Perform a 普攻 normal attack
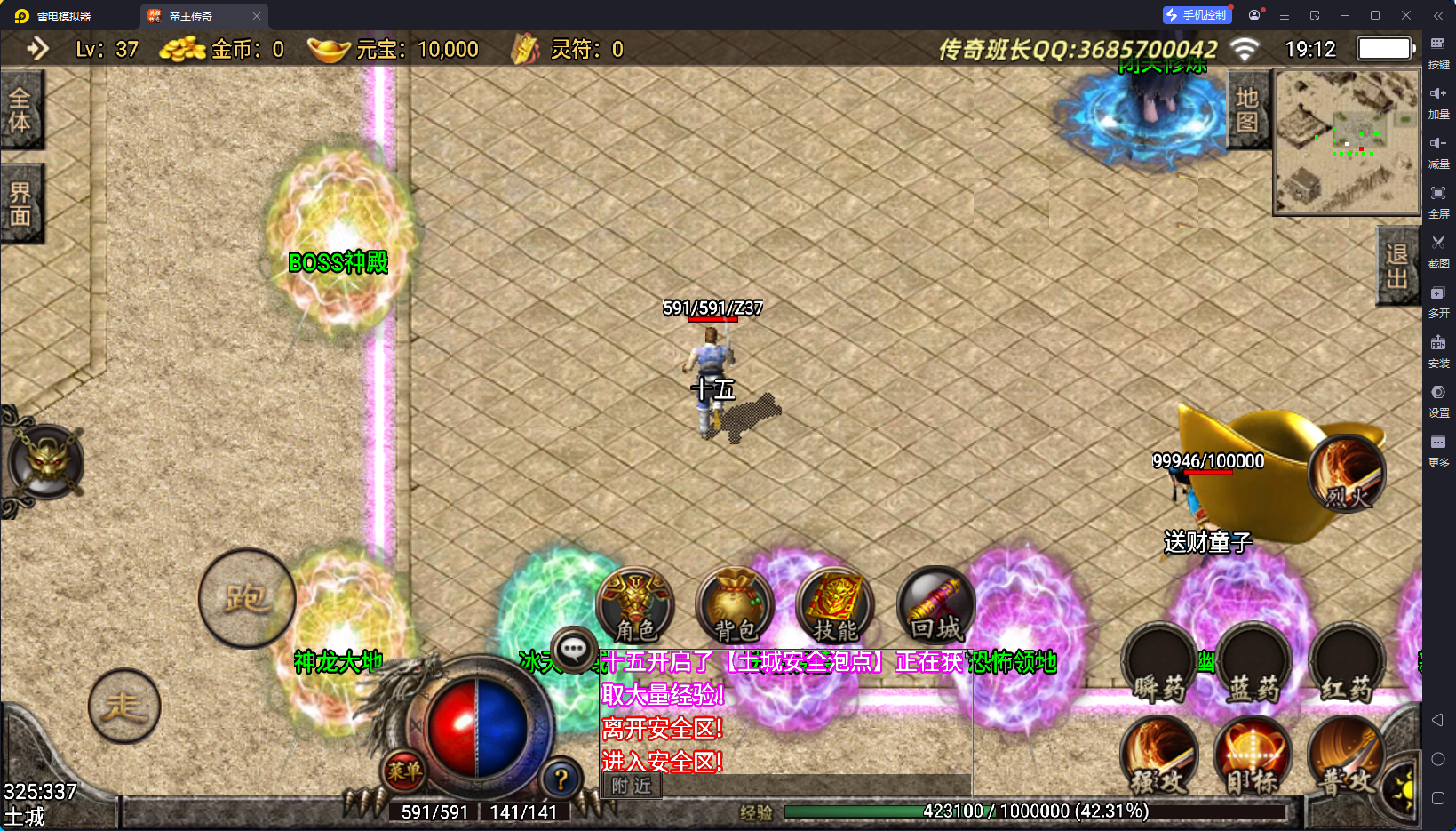The width and height of the screenshot is (1456, 831). pyautogui.click(x=1347, y=757)
